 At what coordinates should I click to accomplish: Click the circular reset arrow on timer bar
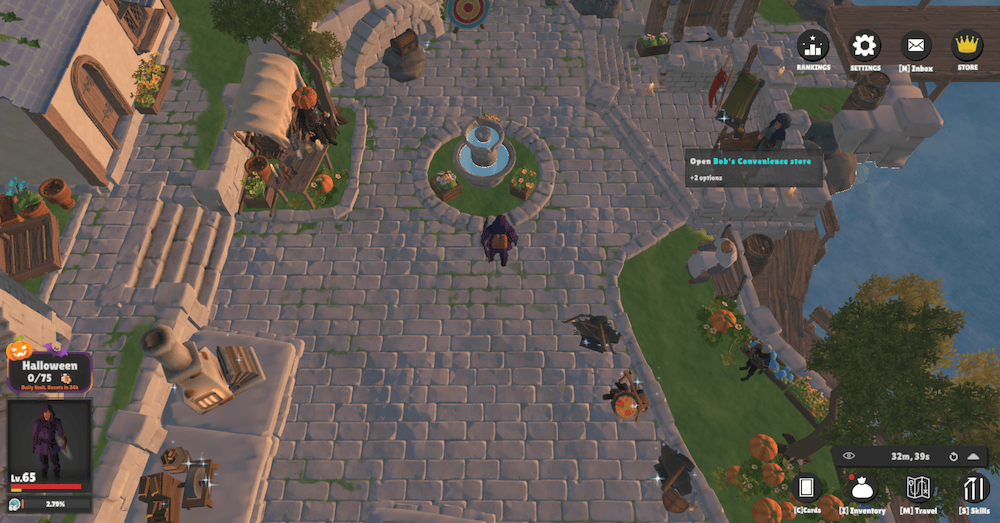pos(954,457)
